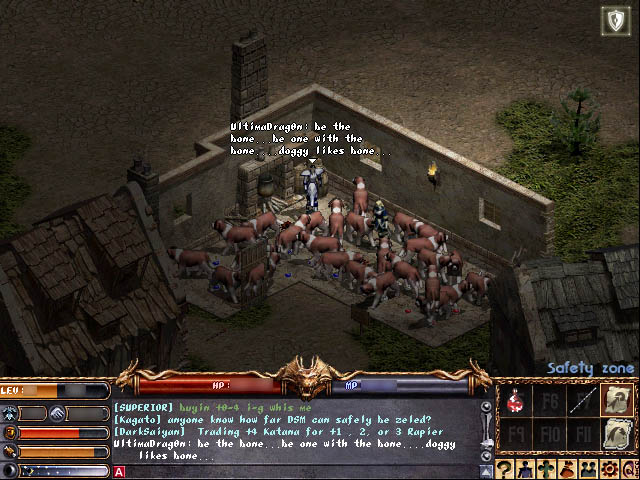Open the two-person party panel
This screenshot has height=480, width=640.
[587, 468]
